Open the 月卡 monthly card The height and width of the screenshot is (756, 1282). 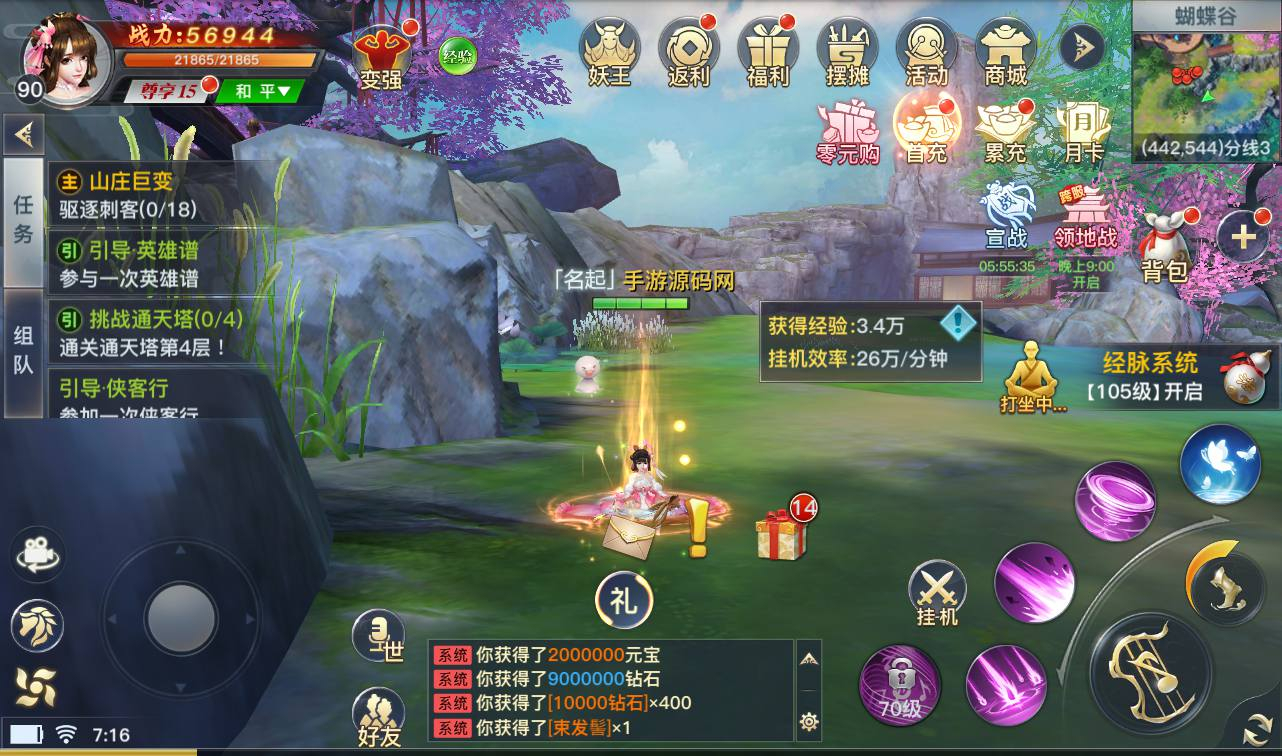click(x=1083, y=130)
